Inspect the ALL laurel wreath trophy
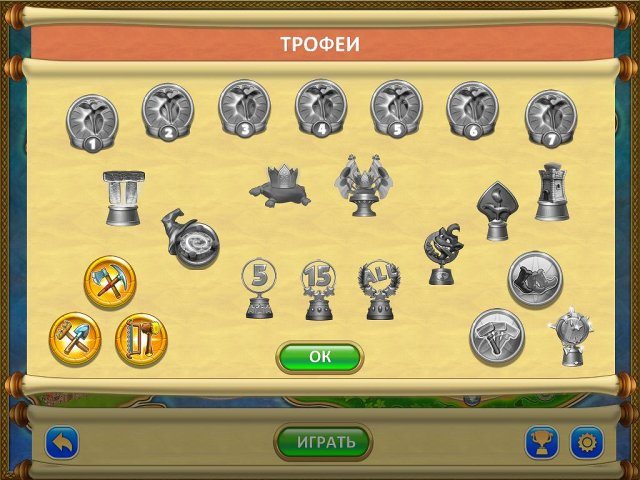This screenshot has width=640, height=480. pos(379,289)
